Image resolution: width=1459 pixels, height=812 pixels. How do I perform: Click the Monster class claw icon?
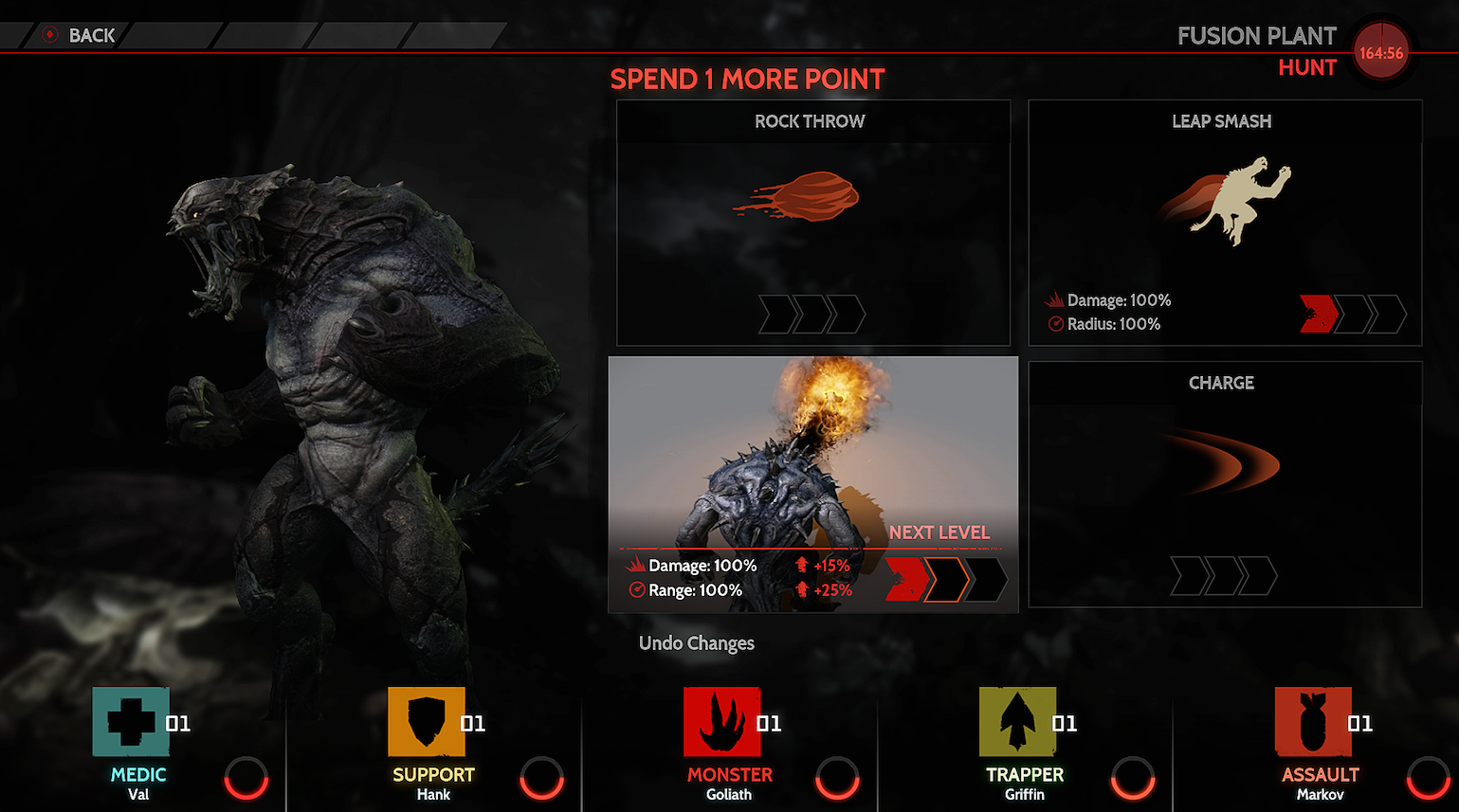[721, 723]
